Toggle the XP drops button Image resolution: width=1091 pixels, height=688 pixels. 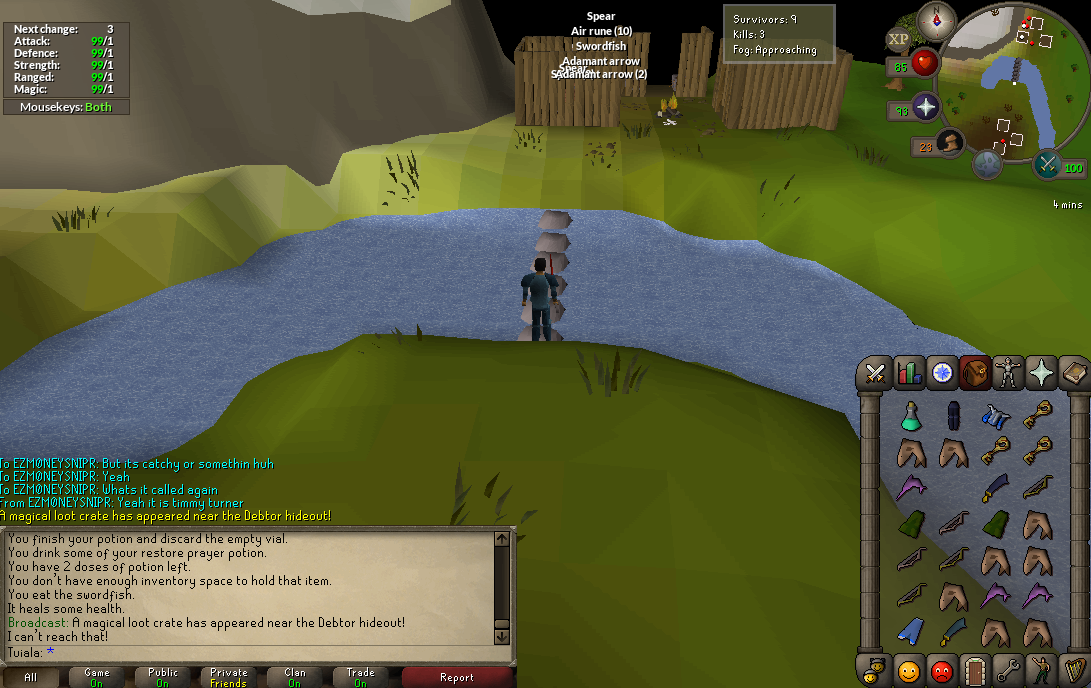pos(898,40)
